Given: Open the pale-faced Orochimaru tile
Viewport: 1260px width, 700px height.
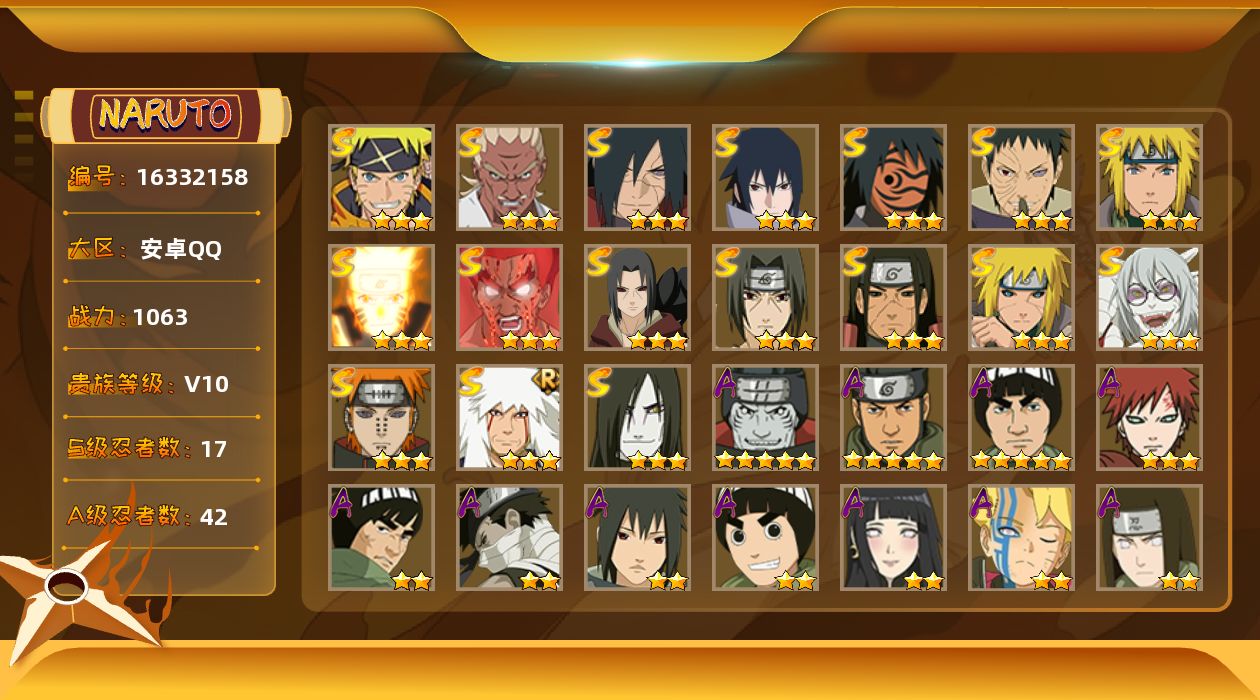Looking at the screenshot, I should (637, 417).
